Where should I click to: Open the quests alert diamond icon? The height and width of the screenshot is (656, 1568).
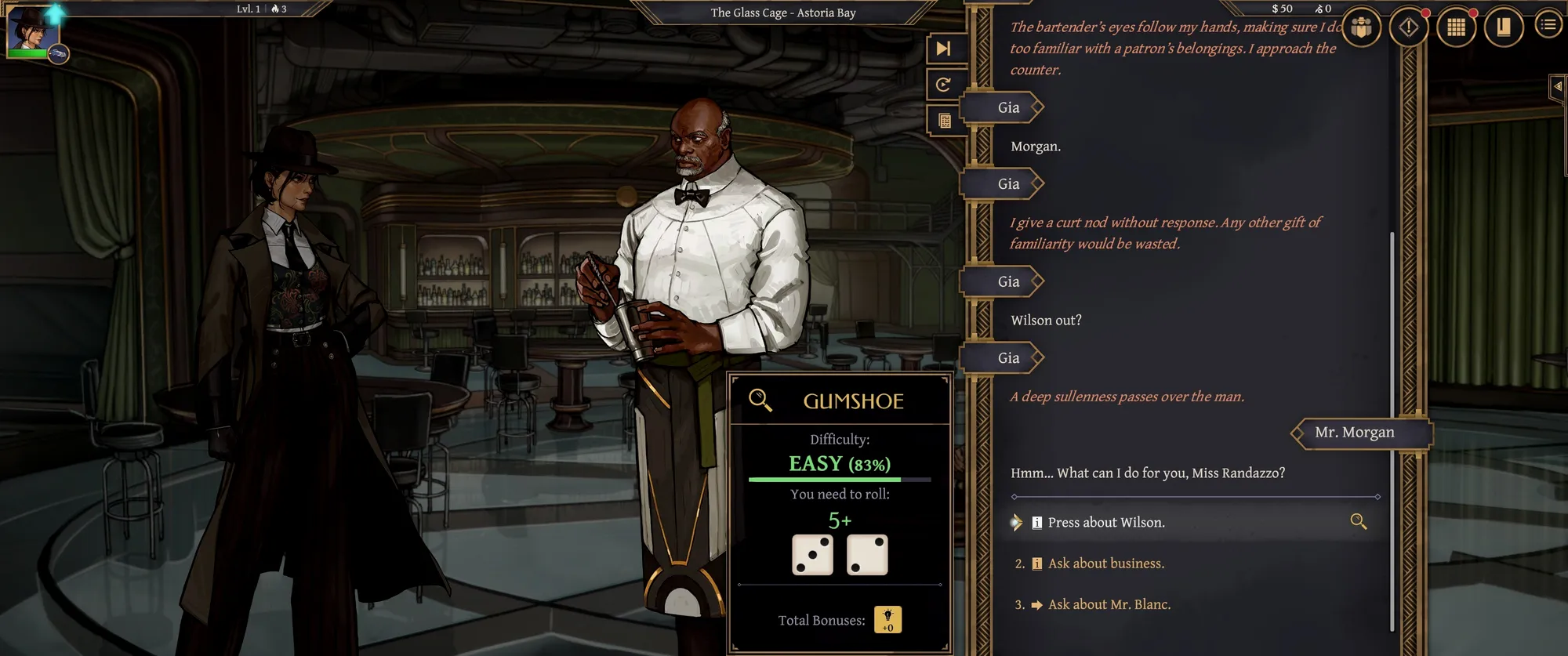tap(1408, 27)
